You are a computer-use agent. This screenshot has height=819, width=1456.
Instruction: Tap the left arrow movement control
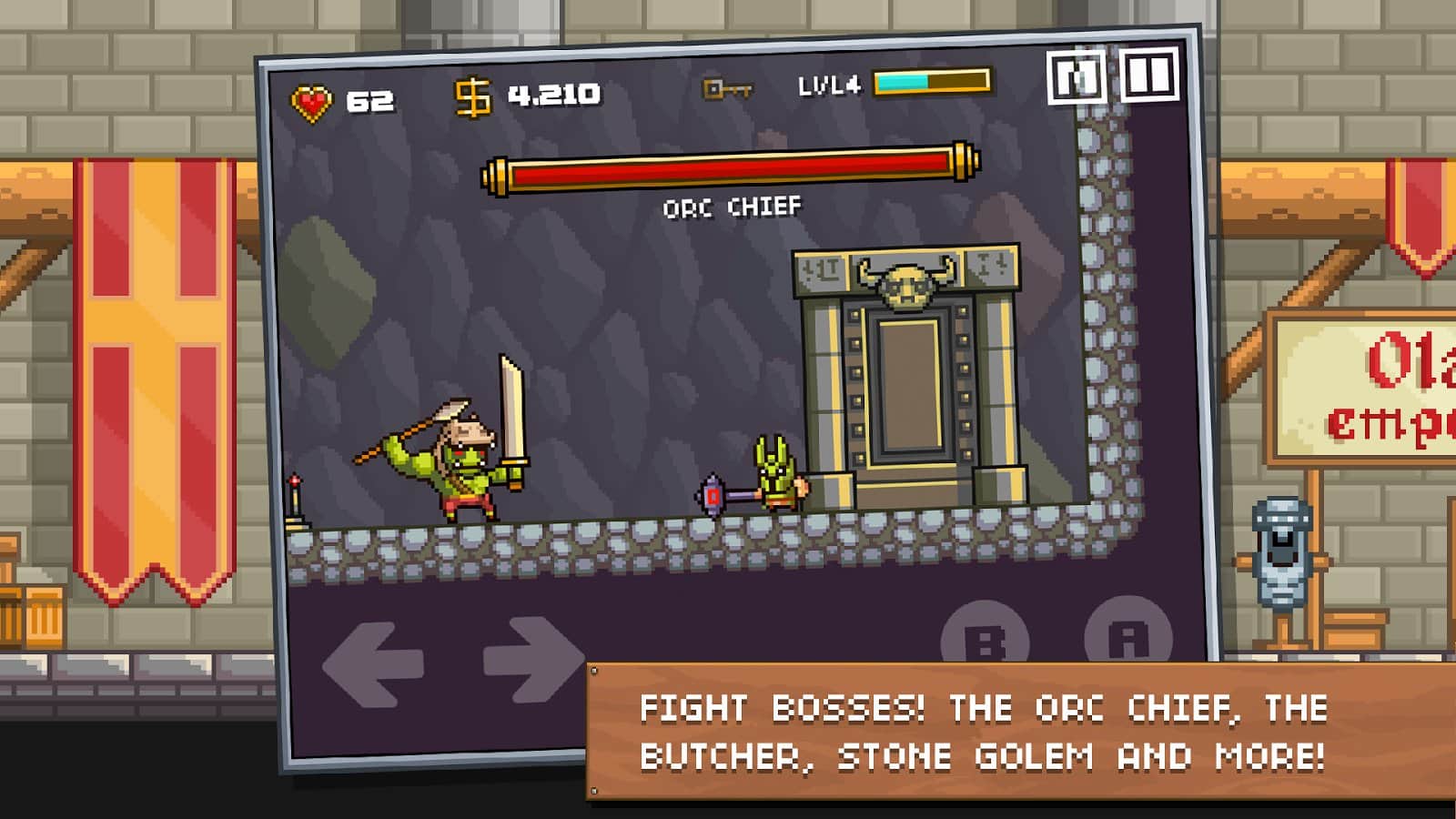[373, 664]
